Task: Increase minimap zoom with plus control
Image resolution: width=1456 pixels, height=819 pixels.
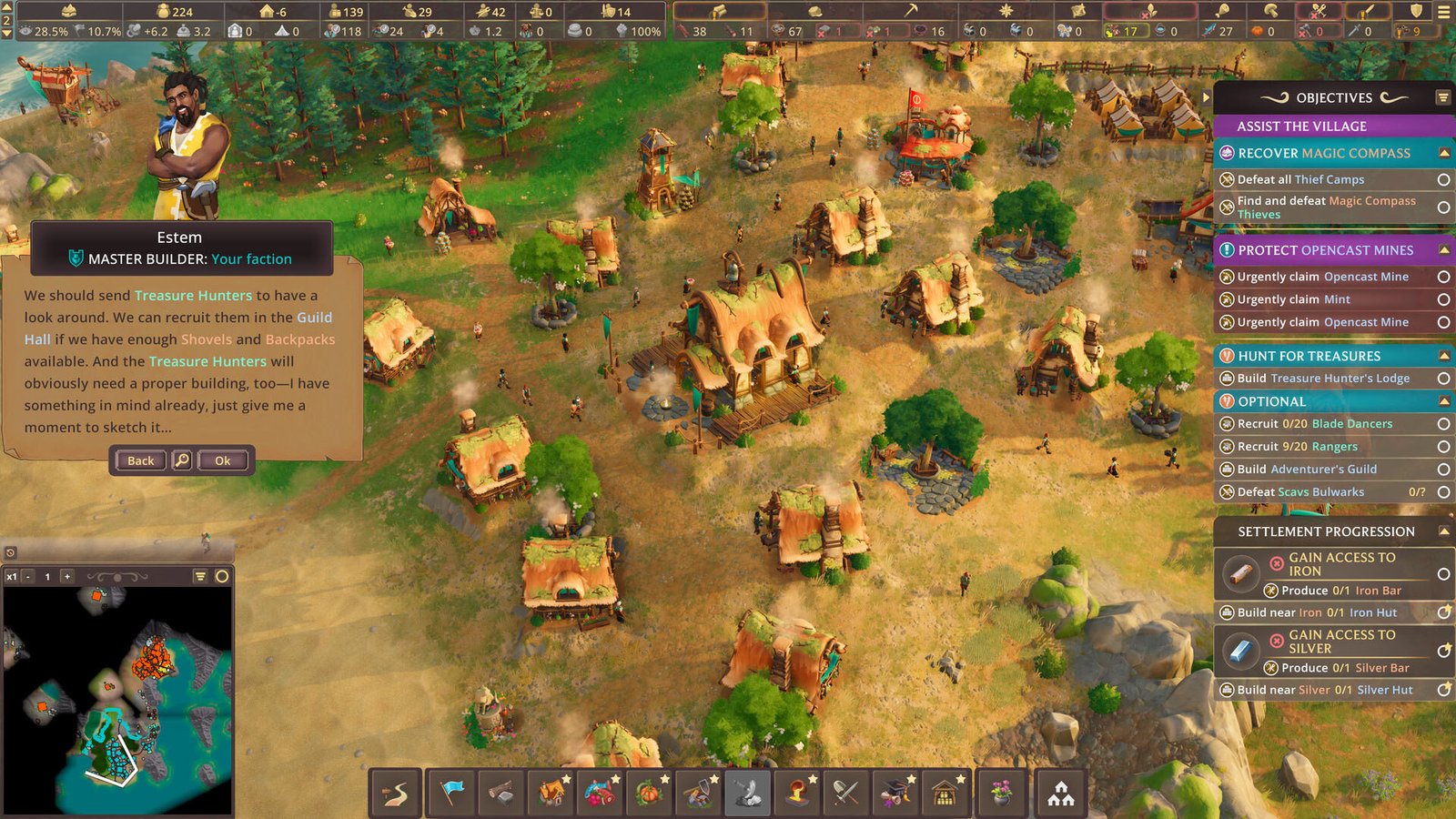Action: click(65, 576)
